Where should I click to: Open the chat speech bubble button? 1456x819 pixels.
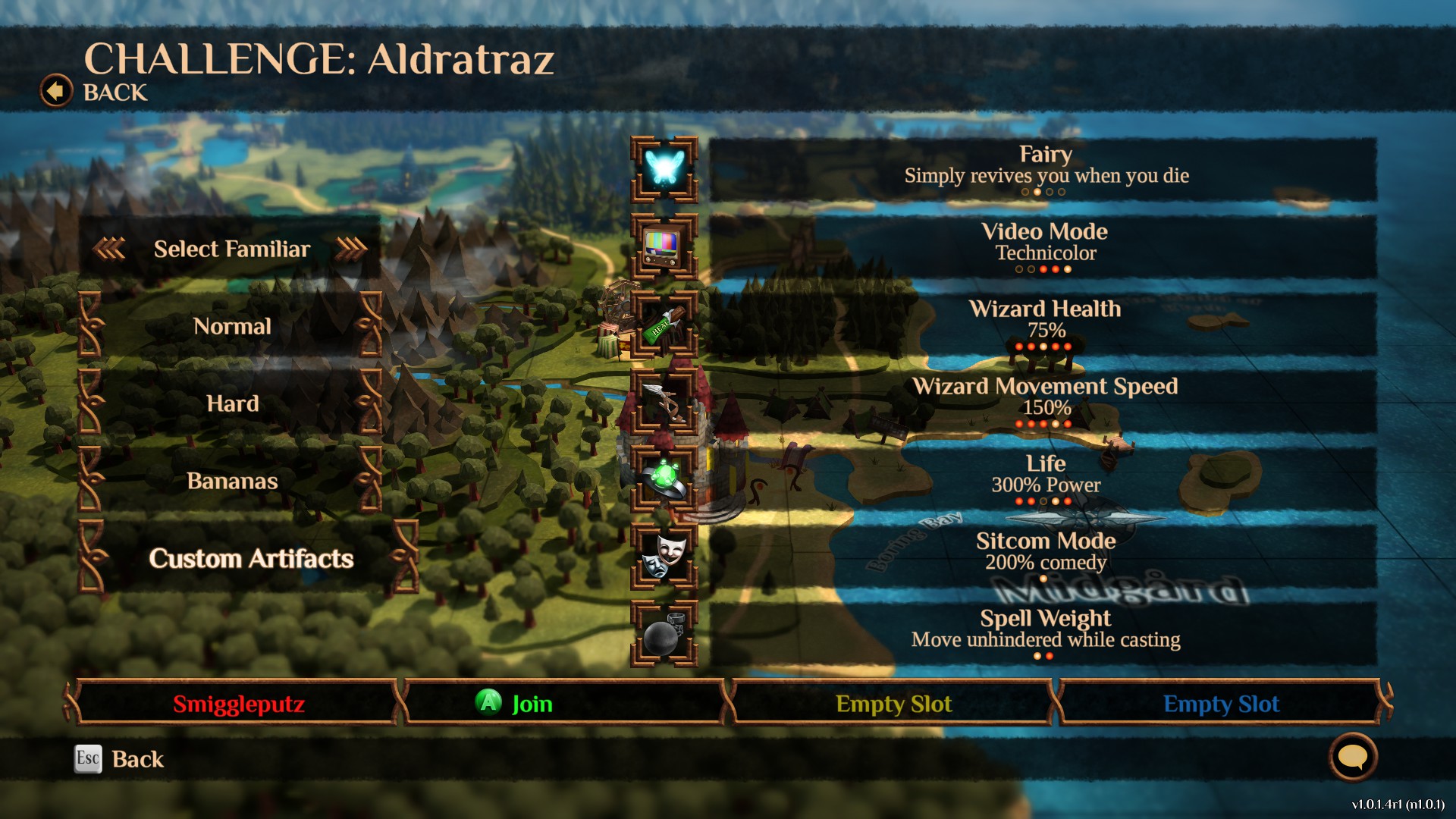click(x=1353, y=757)
